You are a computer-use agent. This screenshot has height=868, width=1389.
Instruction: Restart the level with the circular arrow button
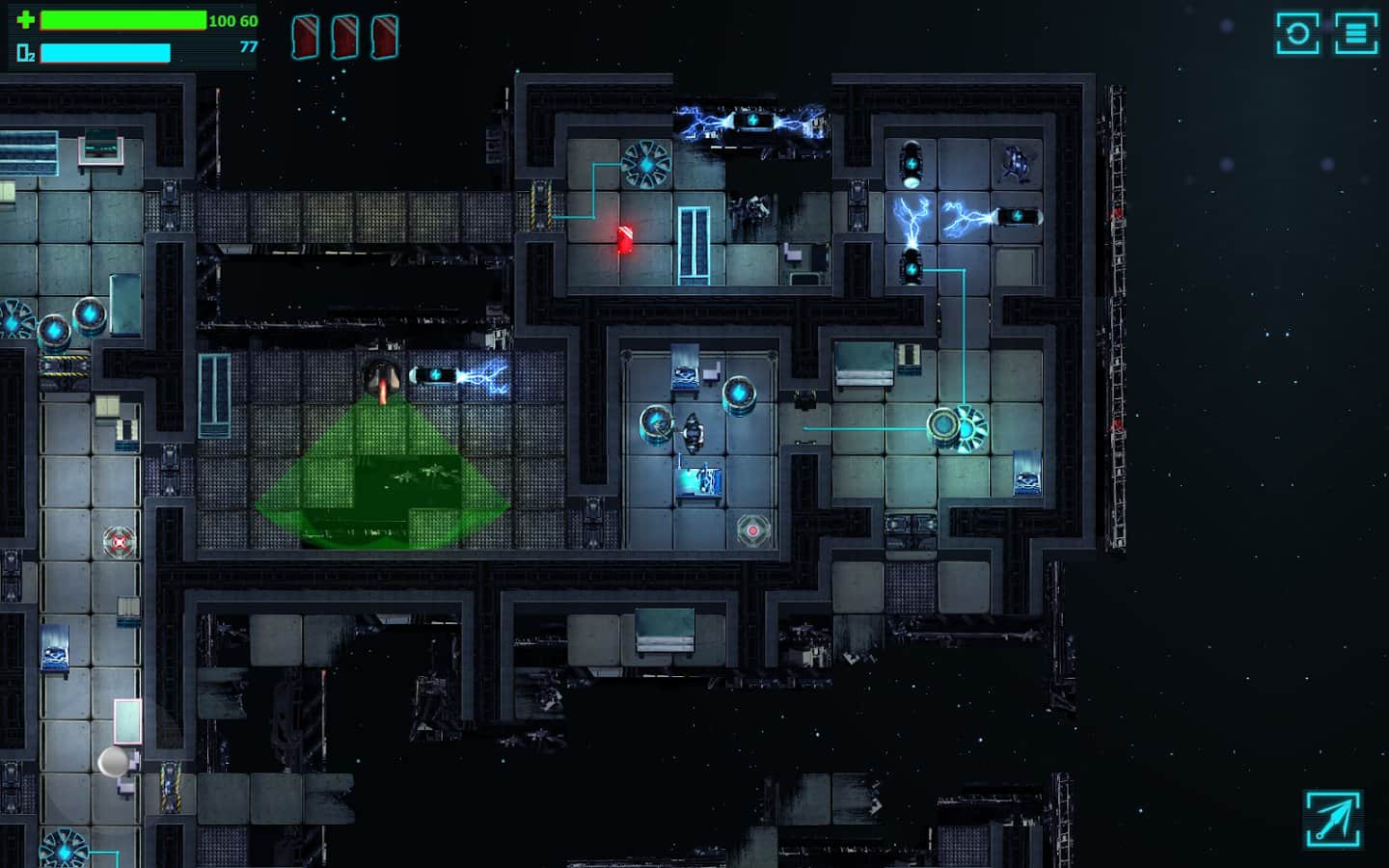1297,34
